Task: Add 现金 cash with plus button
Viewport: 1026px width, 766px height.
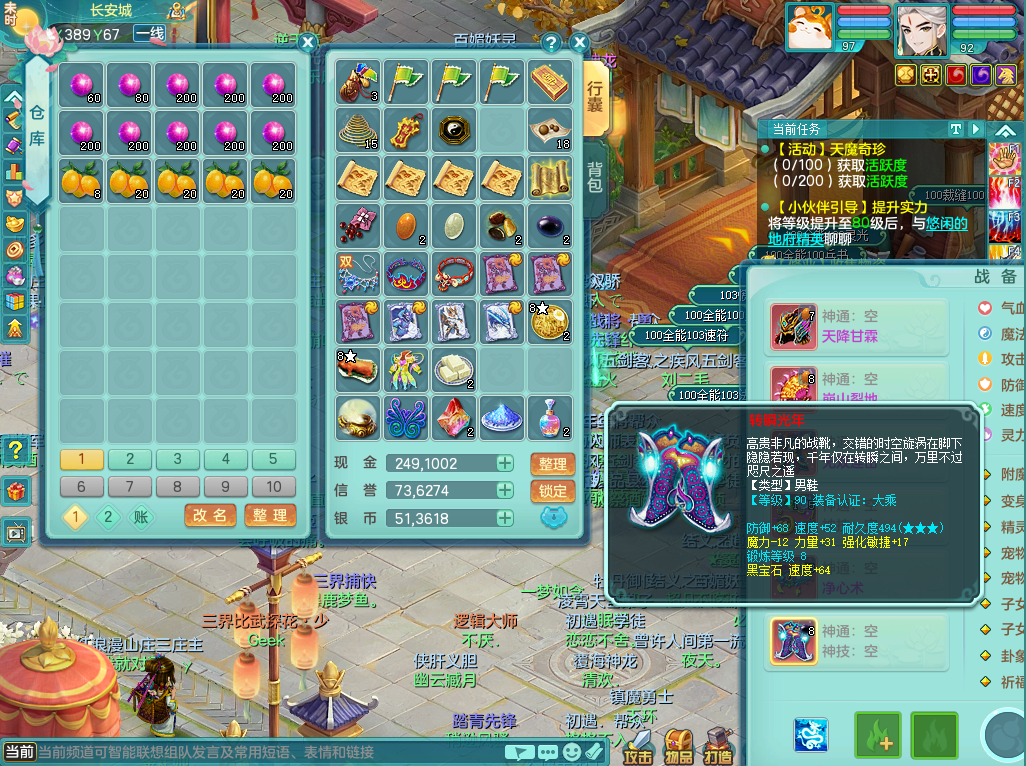Action: [505, 464]
